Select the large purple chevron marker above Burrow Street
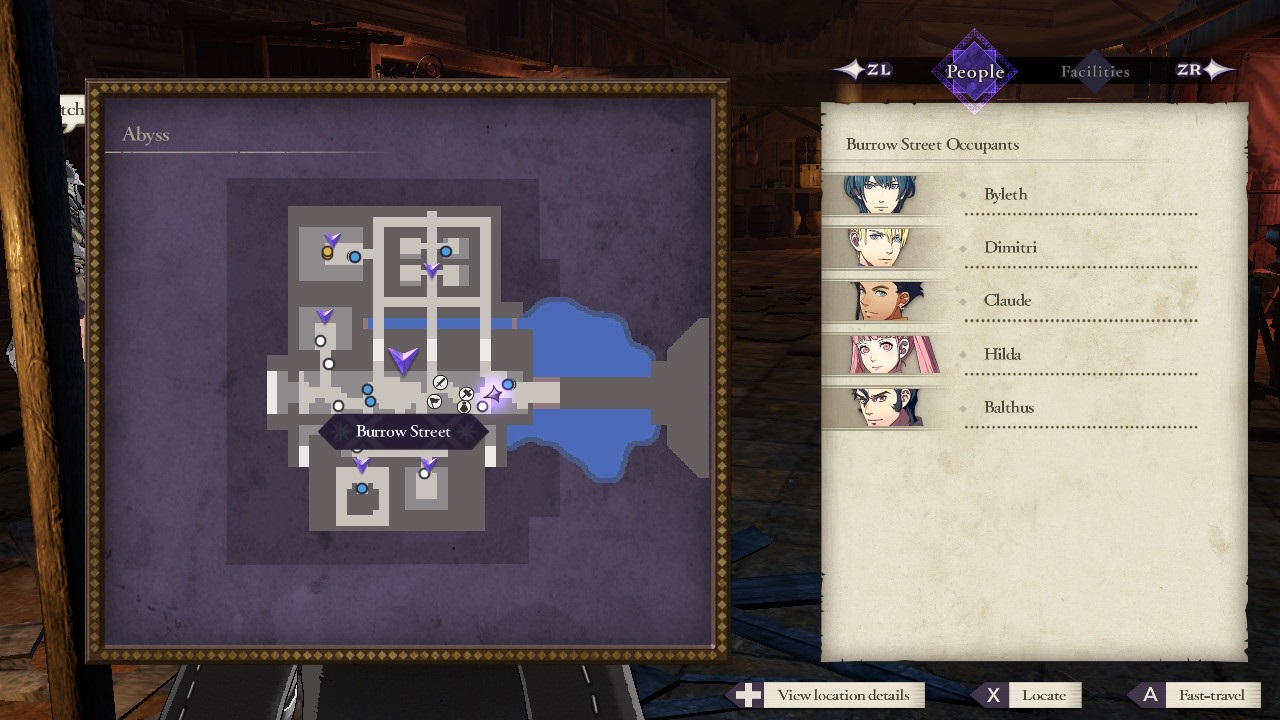Screen dimensions: 1280x720 tap(402, 362)
